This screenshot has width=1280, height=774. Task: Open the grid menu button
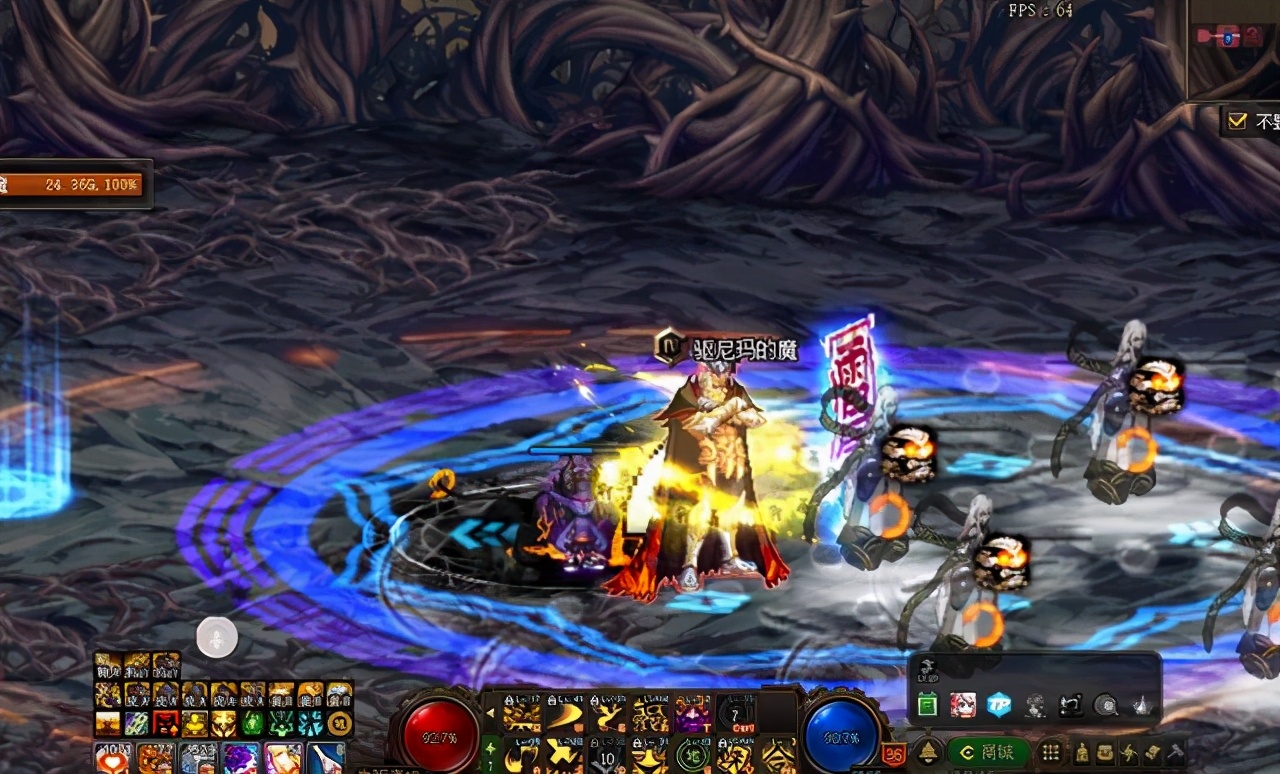[1050, 752]
